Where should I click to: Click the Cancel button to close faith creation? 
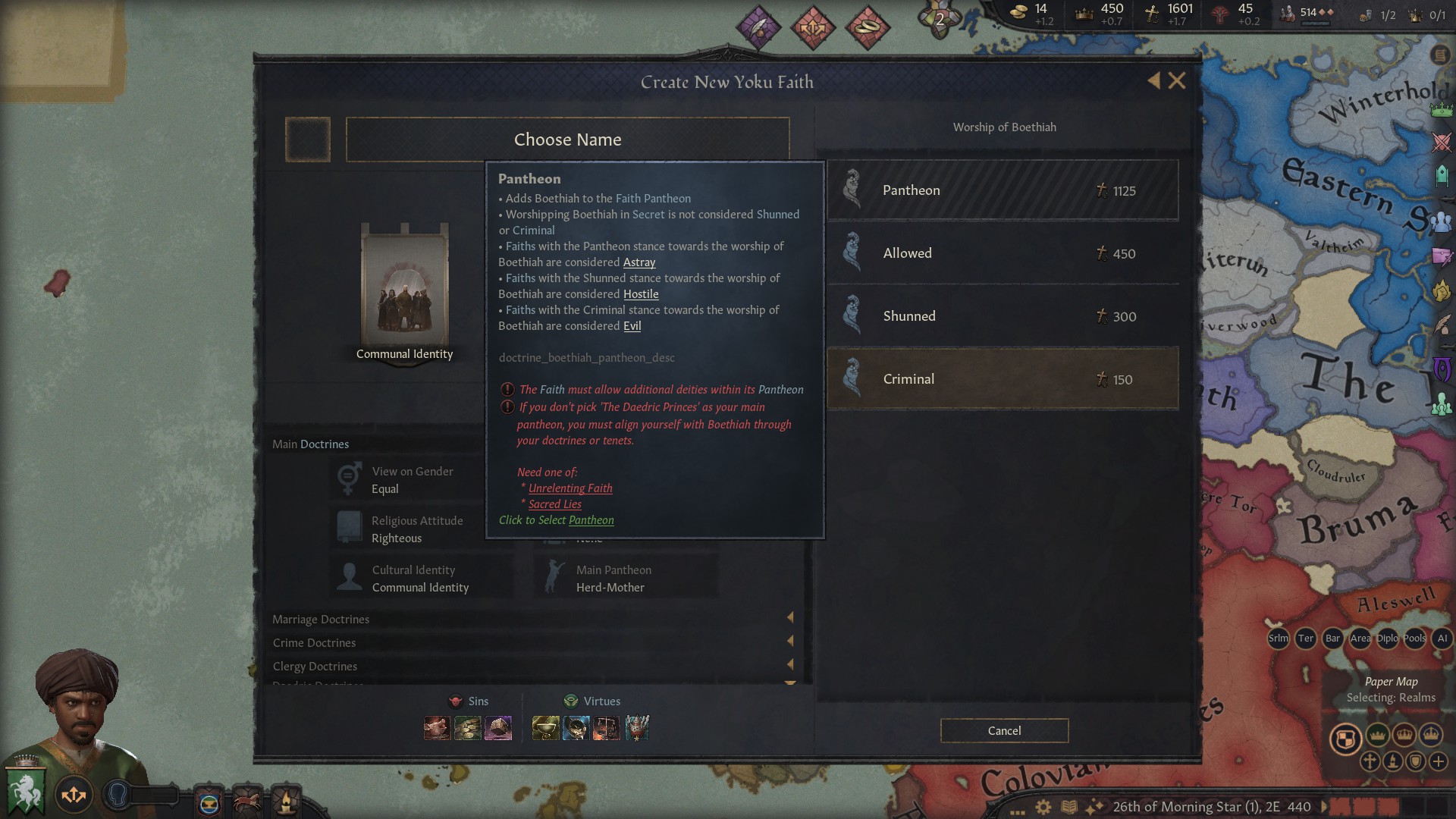(x=1004, y=730)
